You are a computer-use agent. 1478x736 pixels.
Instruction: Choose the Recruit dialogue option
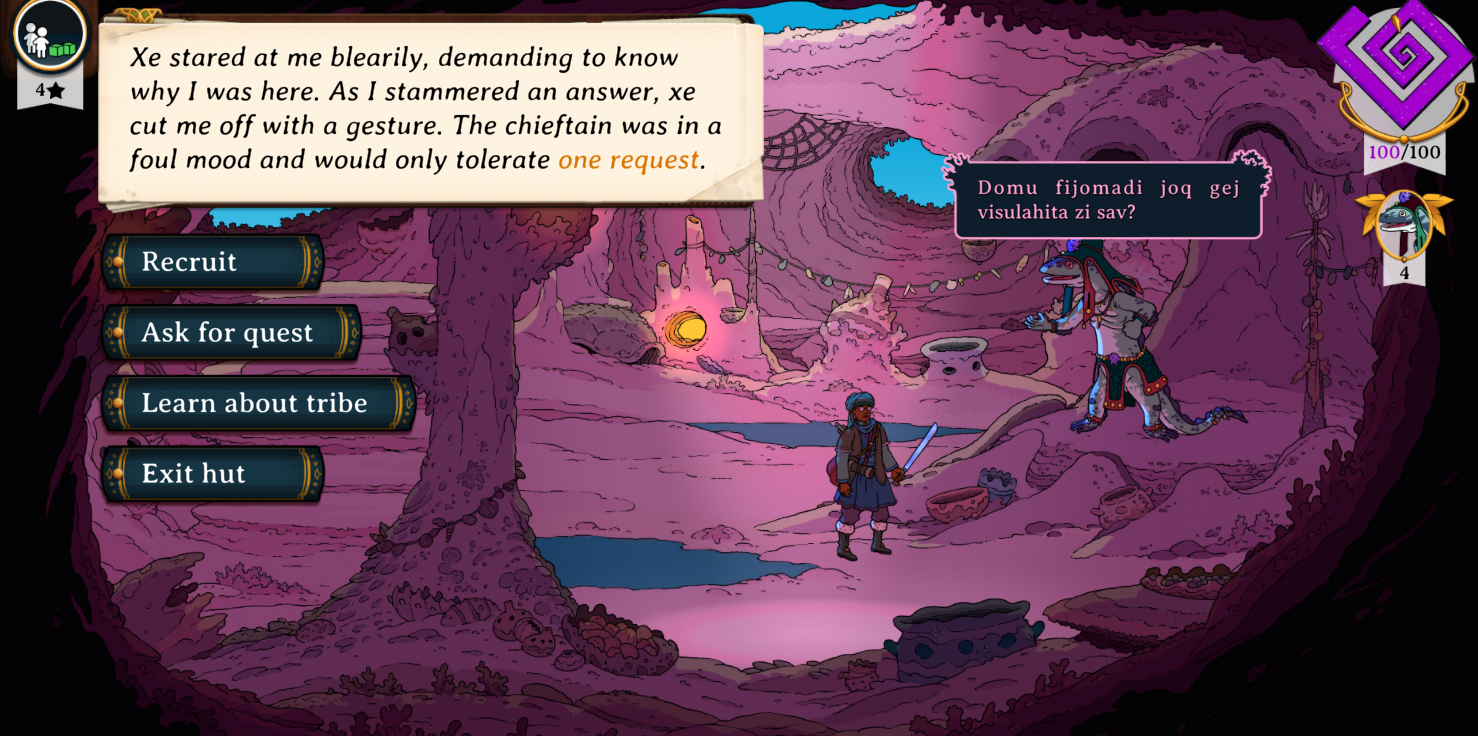tap(212, 262)
